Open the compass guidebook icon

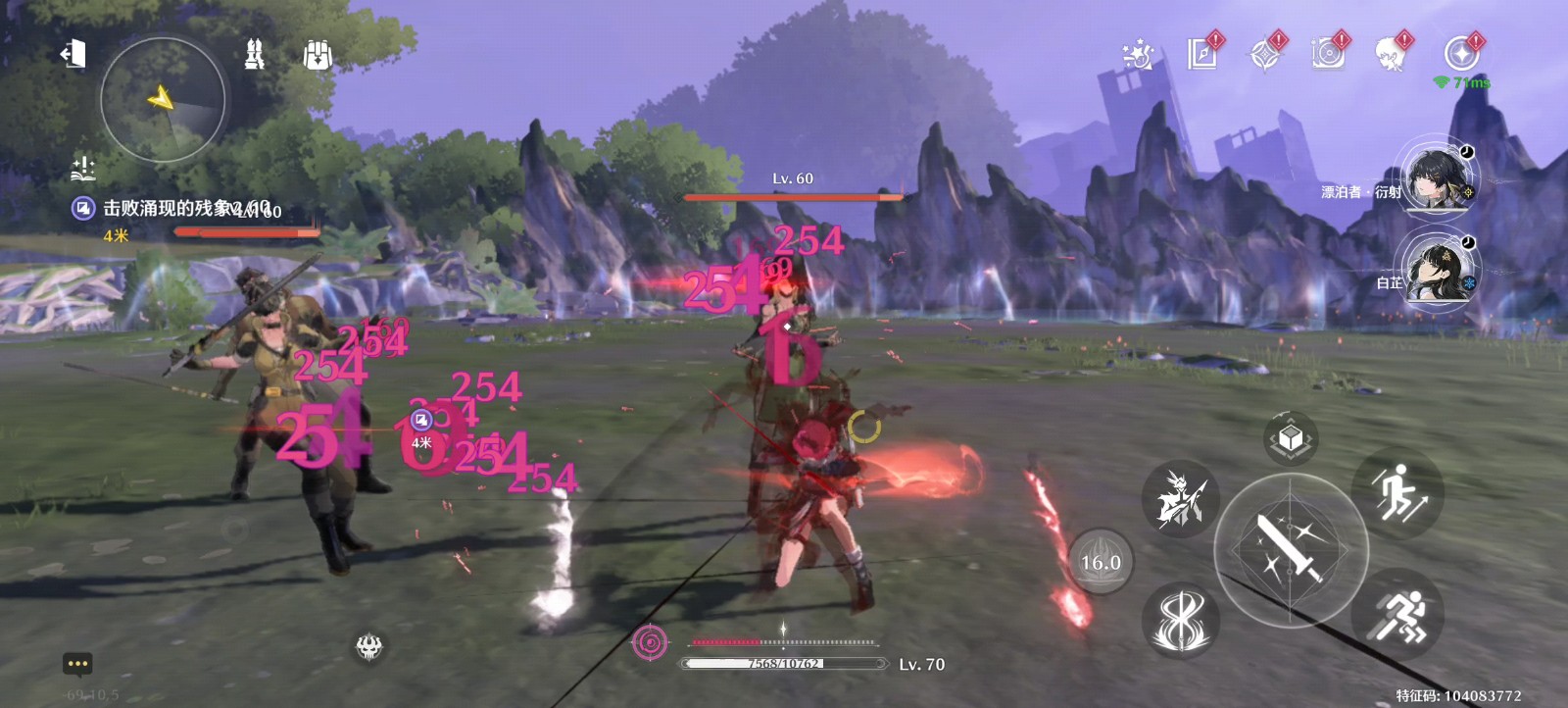[x=1264, y=54]
